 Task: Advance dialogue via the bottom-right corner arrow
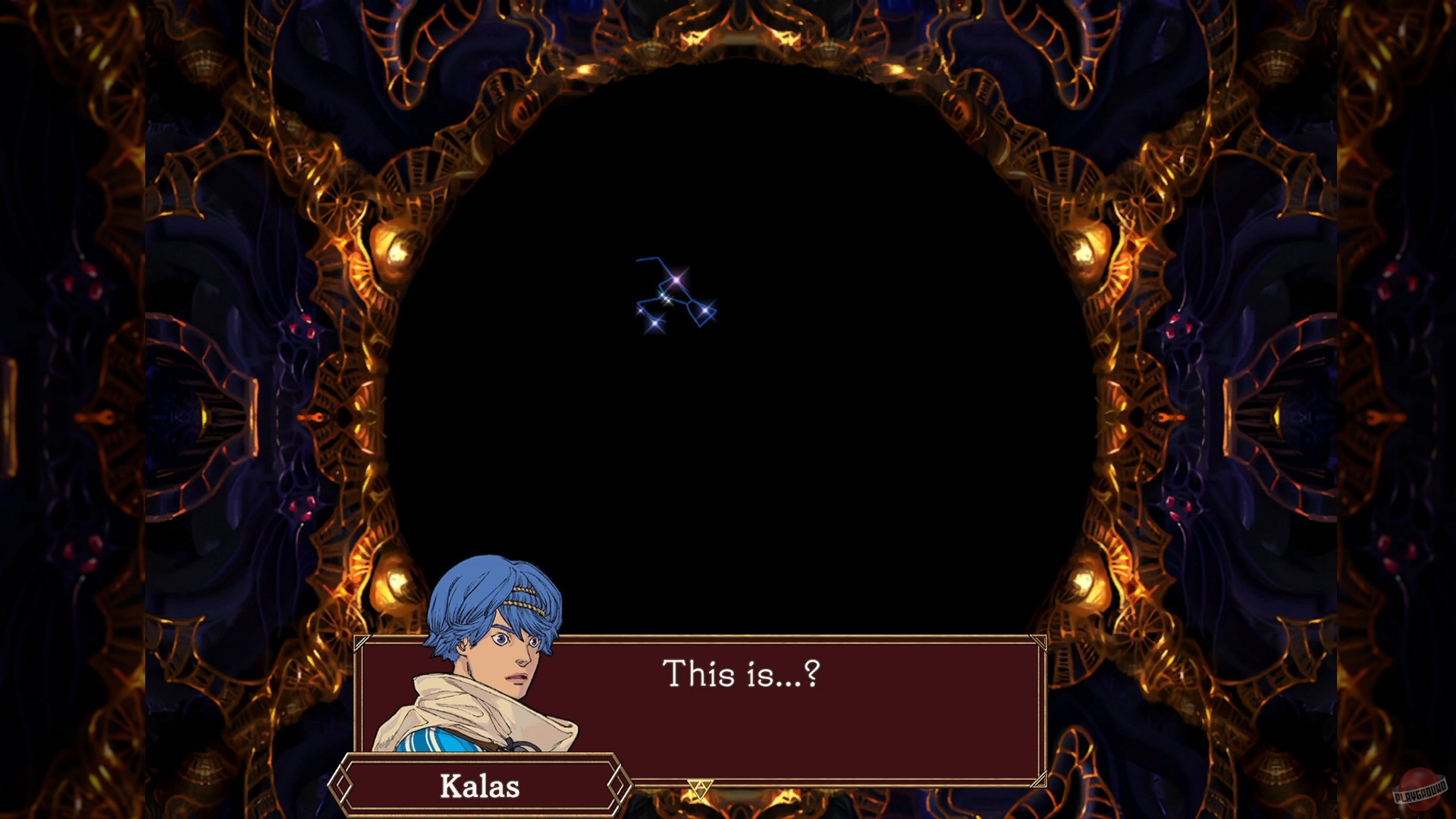1040,779
